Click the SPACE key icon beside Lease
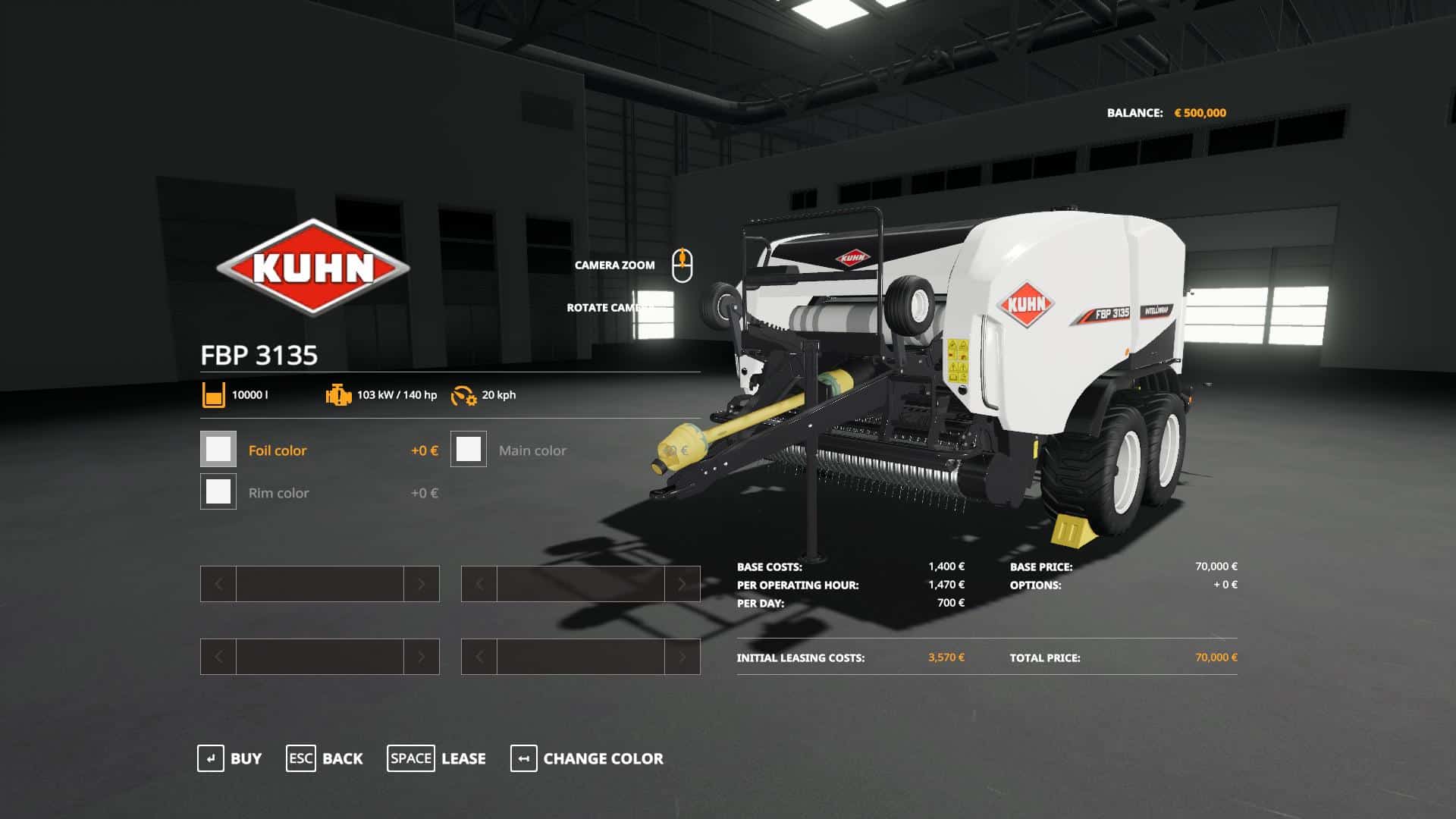Image resolution: width=1456 pixels, height=819 pixels. point(411,758)
